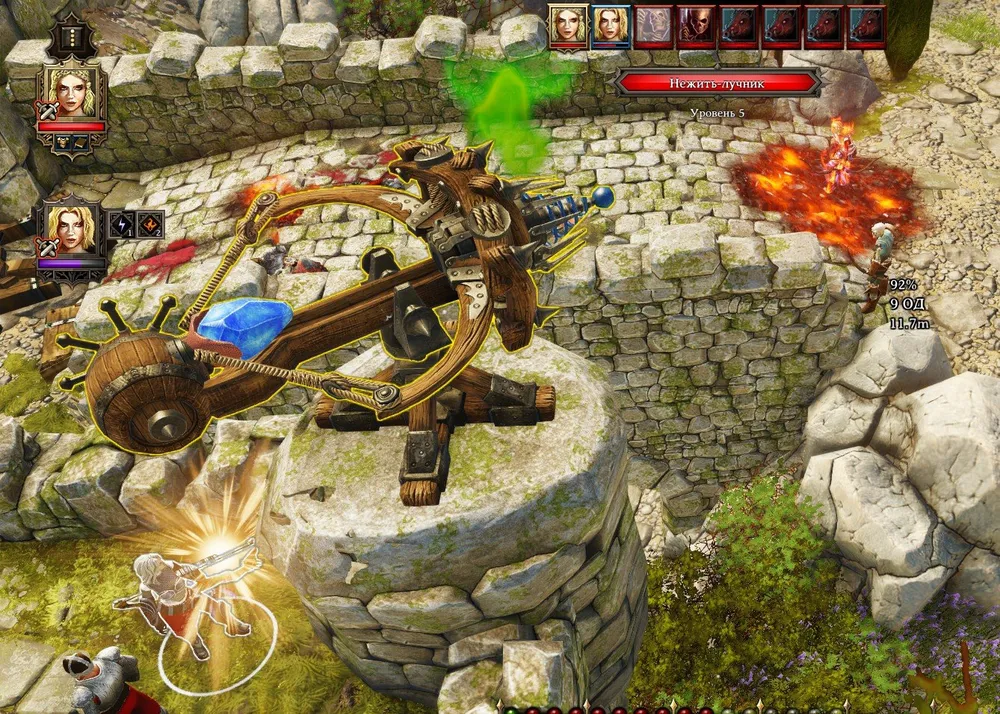The height and width of the screenshot is (714, 1000).
Task: Click the blue-framed hero in turn order
Action: tap(609, 25)
